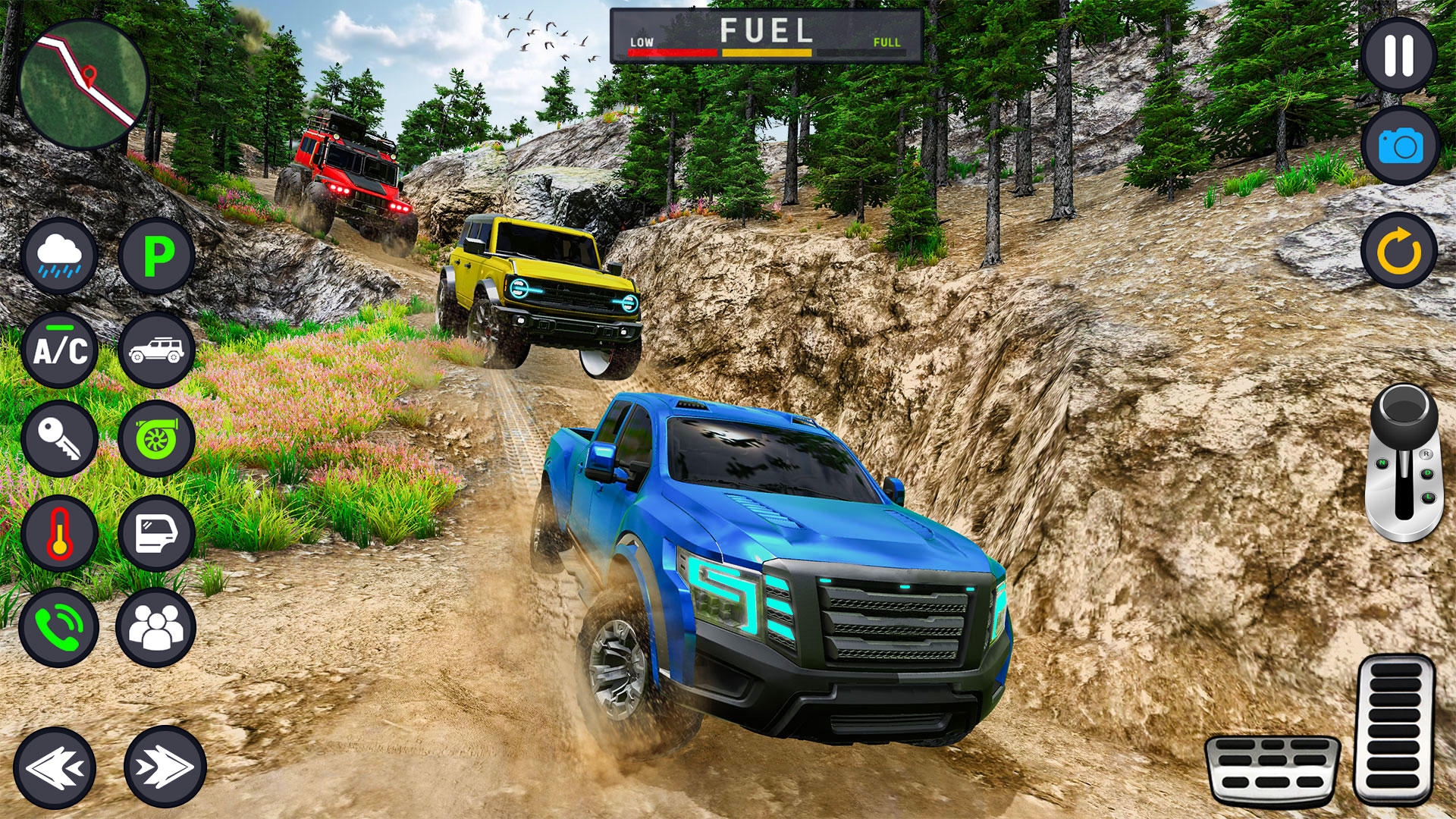Engage the green P parking button
Viewport: 1456px width, 819px height.
[157, 256]
